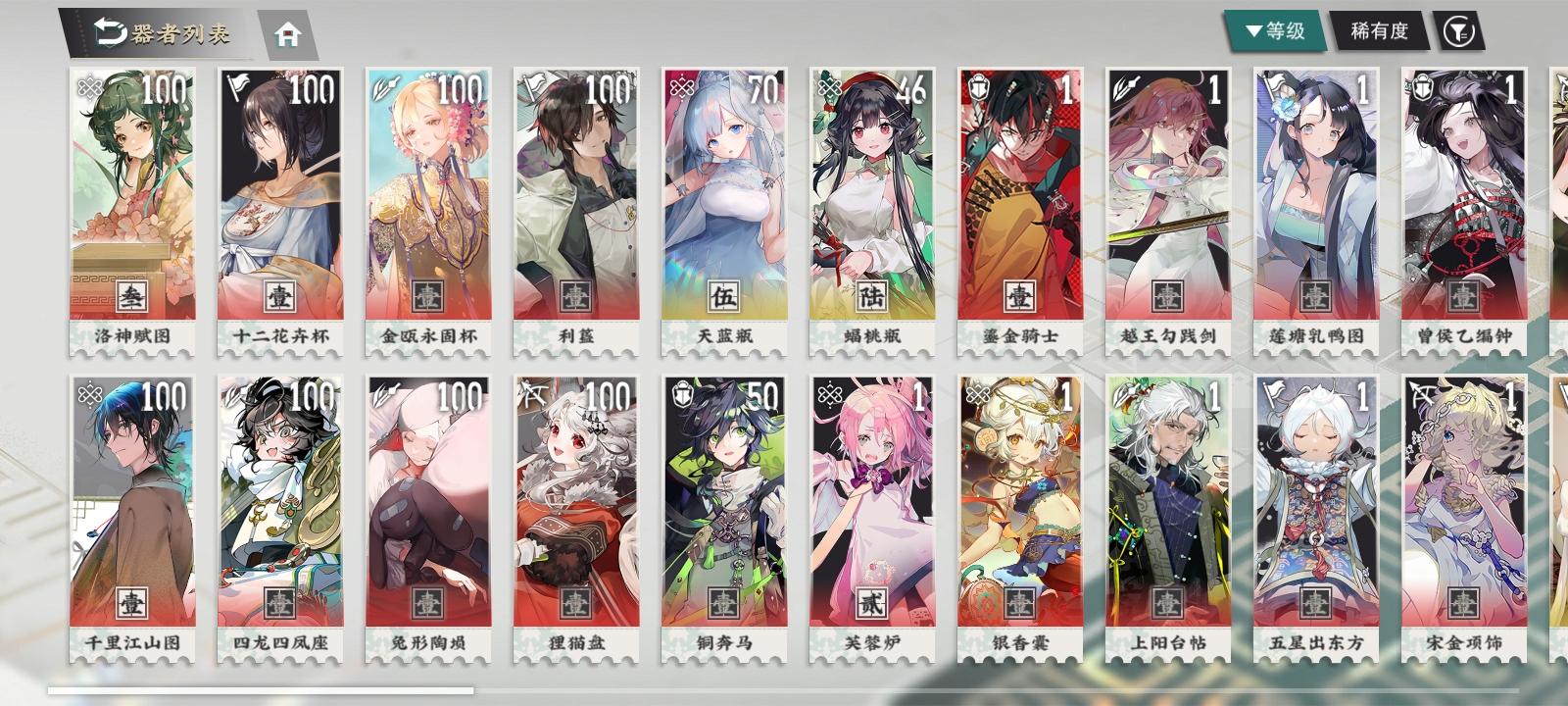The image size is (1568, 706).
Task: Click the feather icon on 金瓯永固杯 card
Action: pyautogui.click(x=385, y=89)
